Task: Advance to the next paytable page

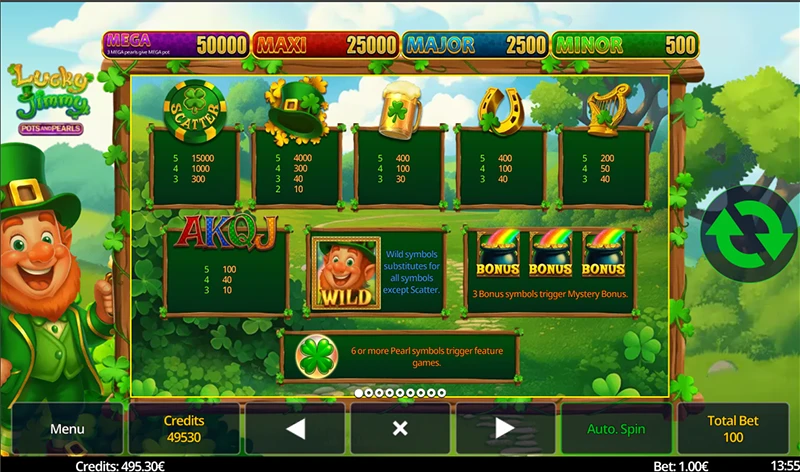Action: pyautogui.click(x=505, y=429)
